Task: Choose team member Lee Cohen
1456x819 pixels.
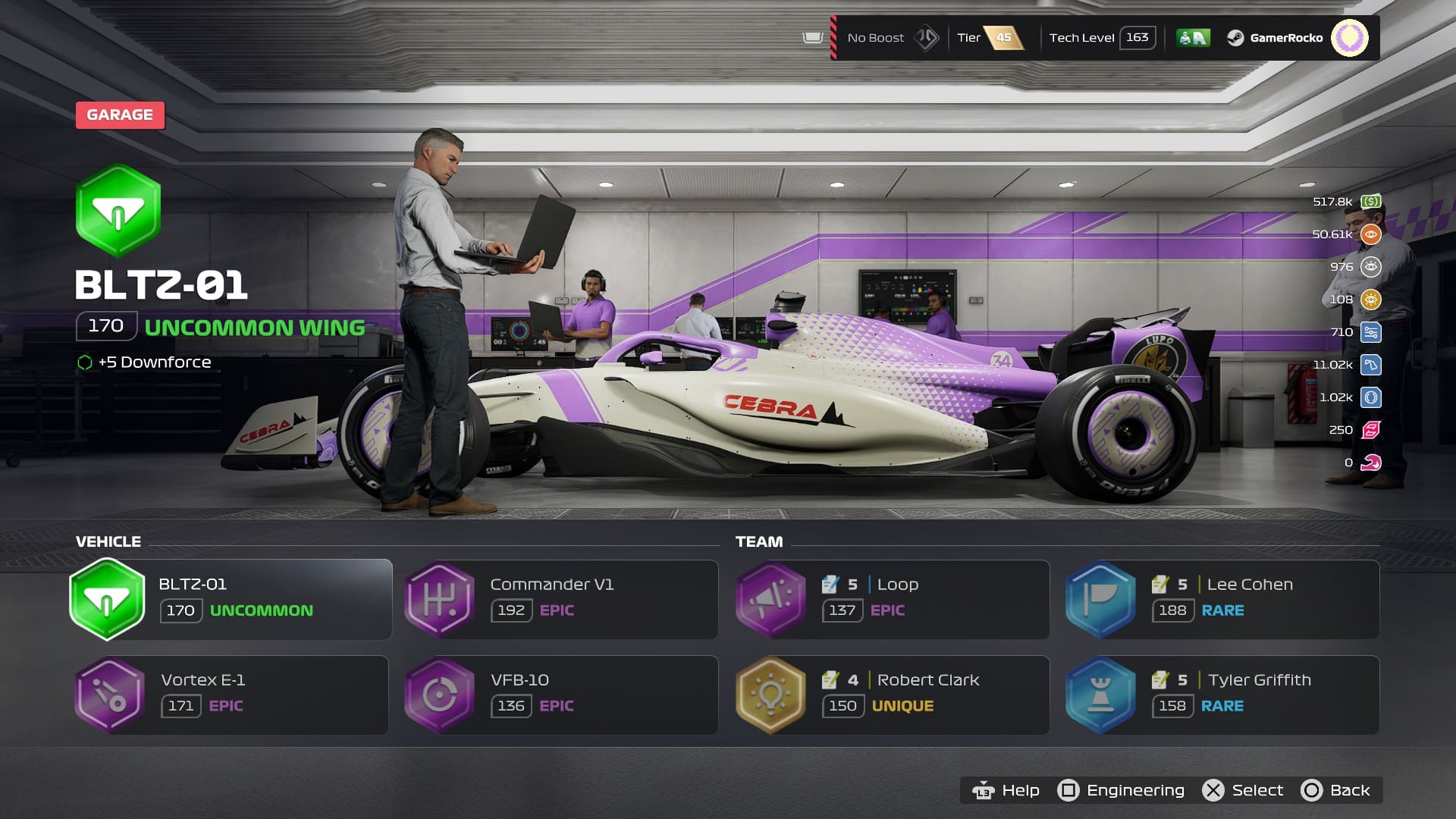Action: 1222,599
